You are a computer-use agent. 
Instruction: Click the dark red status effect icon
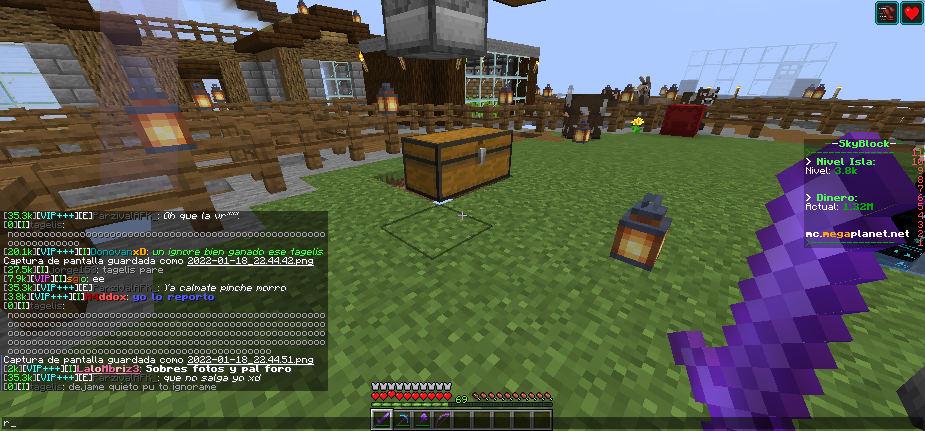pos(887,13)
